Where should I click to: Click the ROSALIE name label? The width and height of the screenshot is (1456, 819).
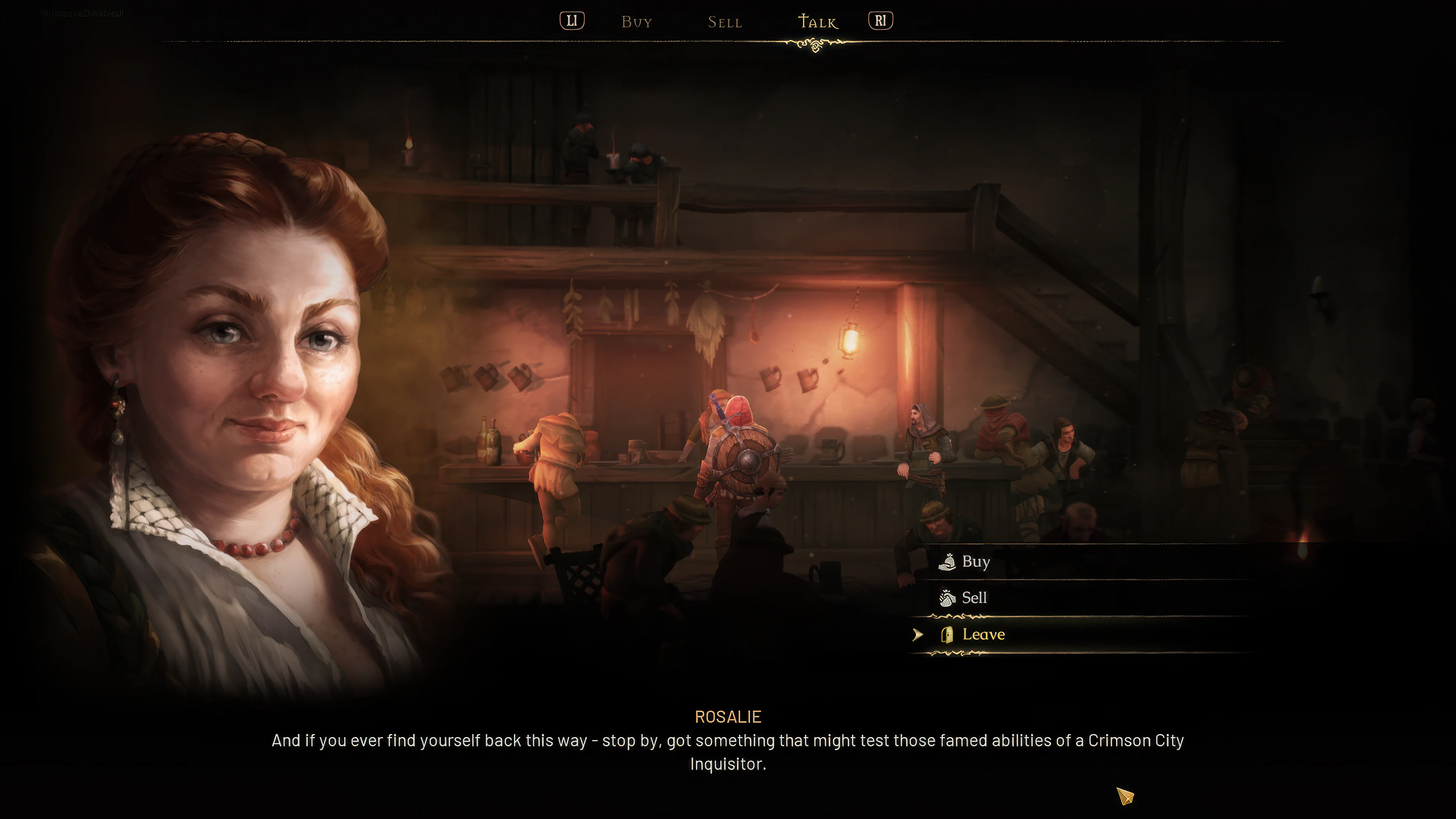pos(728,716)
